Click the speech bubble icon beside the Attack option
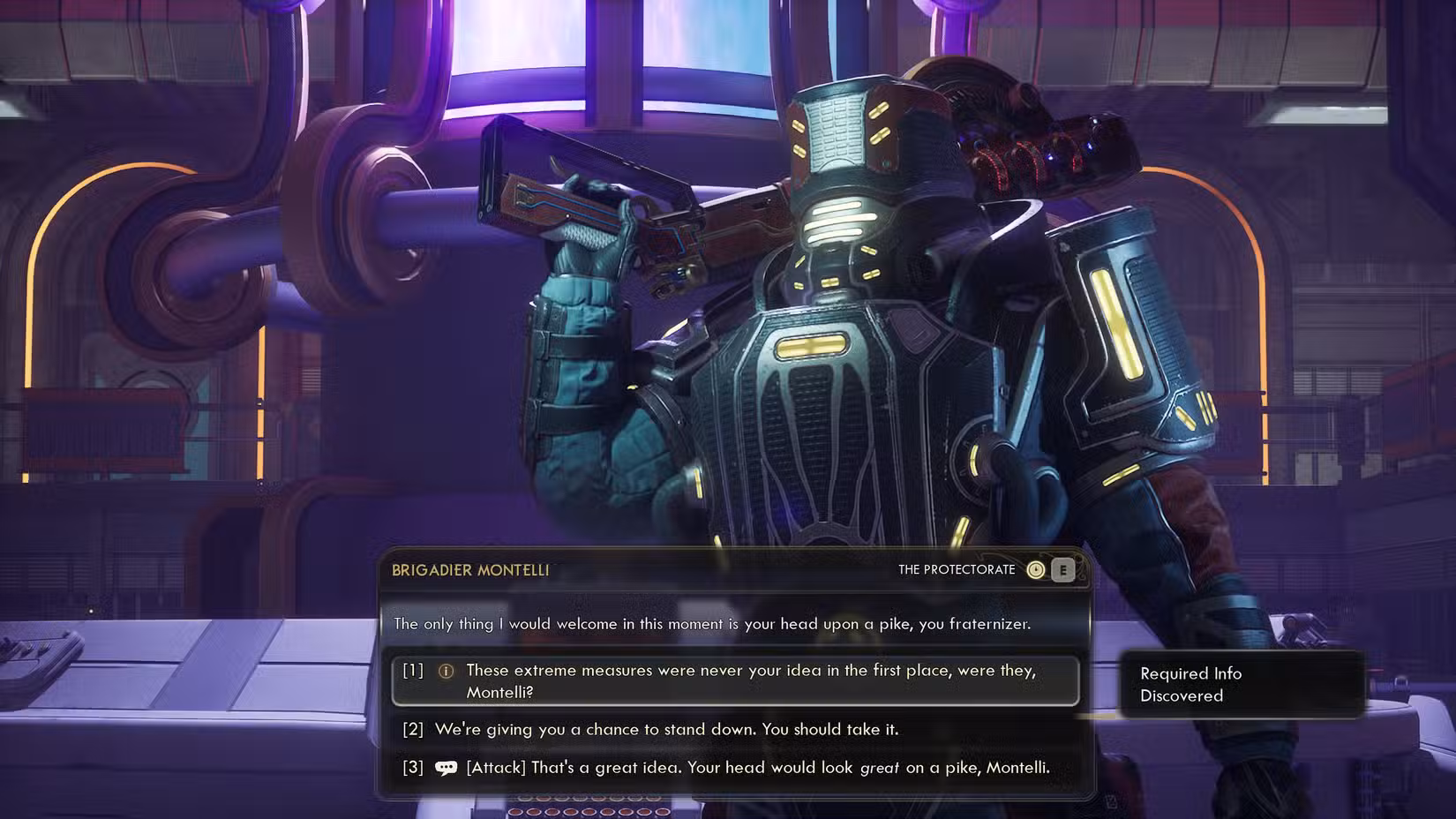 [x=446, y=768]
